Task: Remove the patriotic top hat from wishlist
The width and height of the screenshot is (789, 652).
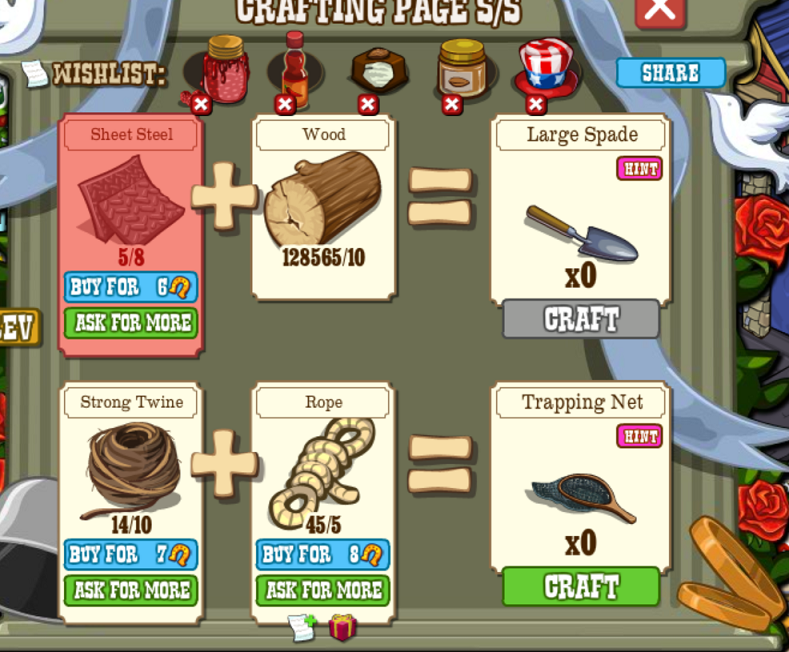Action: click(x=536, y=104)
